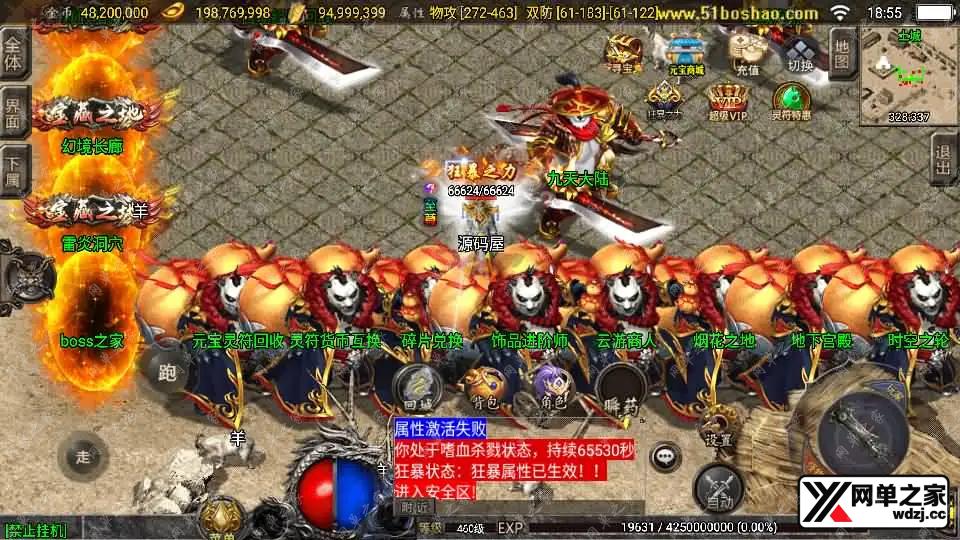Open the 设置 settings icon

pos(712,423)
